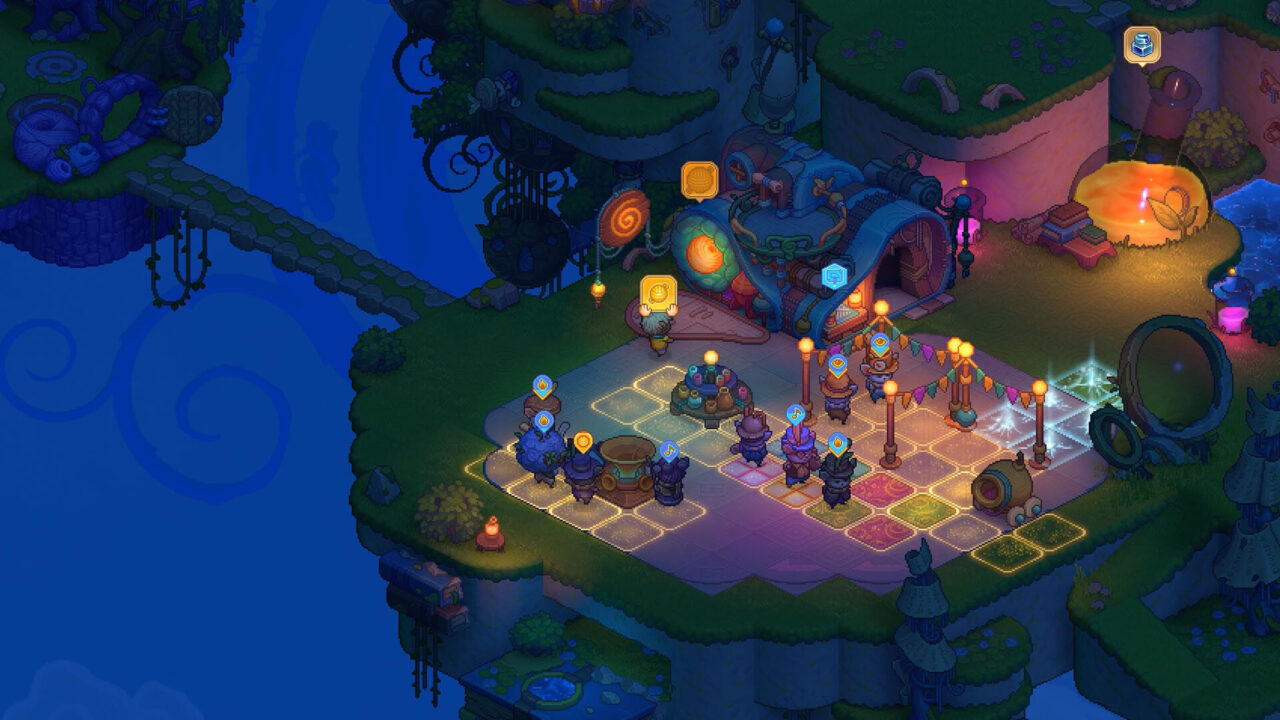The width and height of the screenshot is (1280, 720).
Task: Click the second music note bubble near the lamppost
Action: click(668, 452)
